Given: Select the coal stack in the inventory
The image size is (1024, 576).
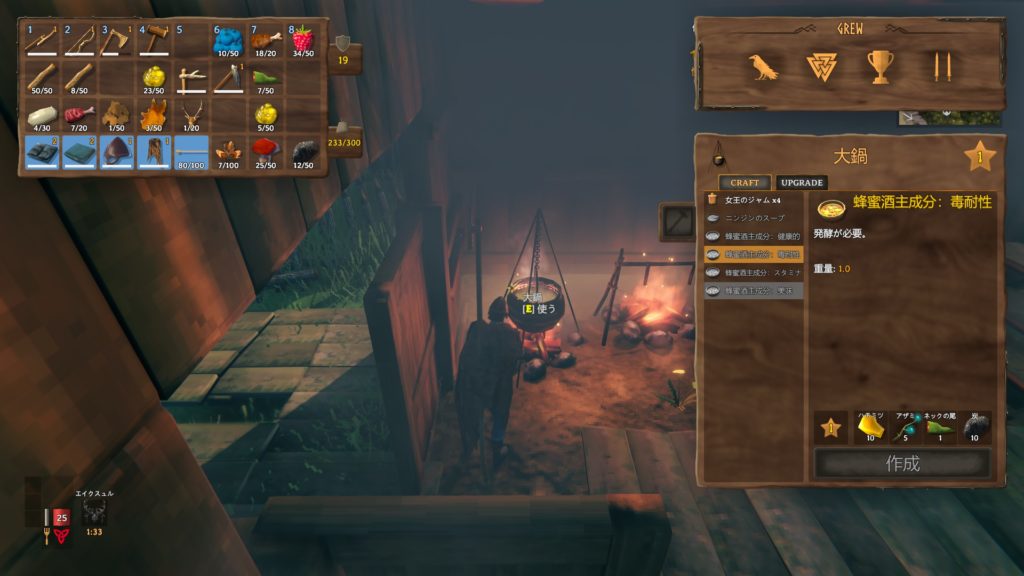Looking at the screenshot, I should point(302,152).
